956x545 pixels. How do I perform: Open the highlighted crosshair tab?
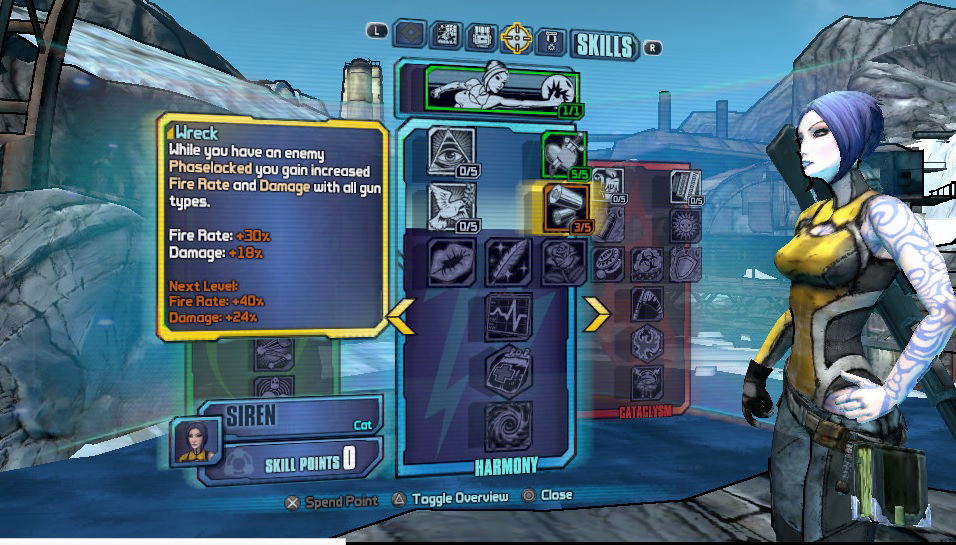(516, 38)
